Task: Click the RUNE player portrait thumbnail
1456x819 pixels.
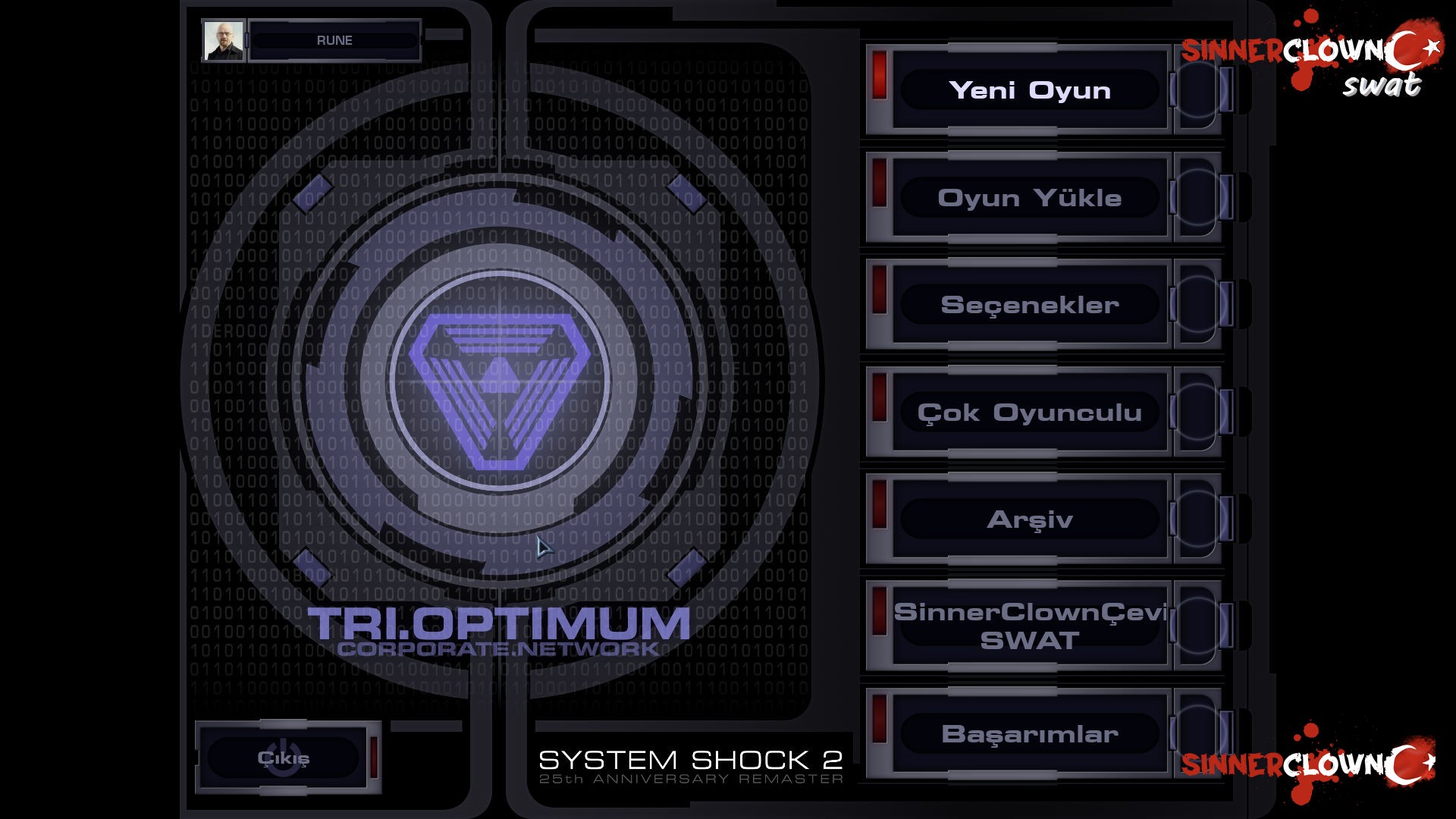Action: point(222,39)
